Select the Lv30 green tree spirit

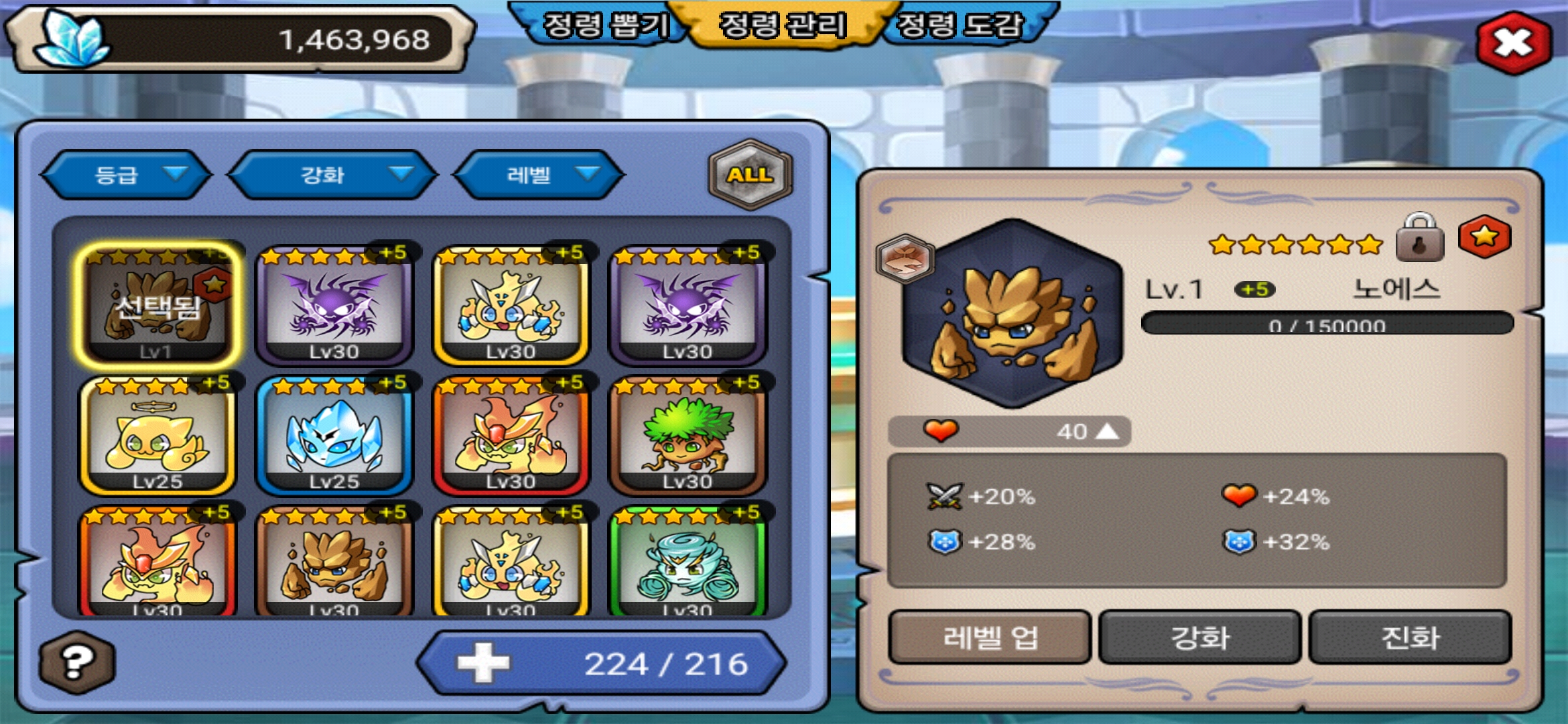tap(688, 436)
